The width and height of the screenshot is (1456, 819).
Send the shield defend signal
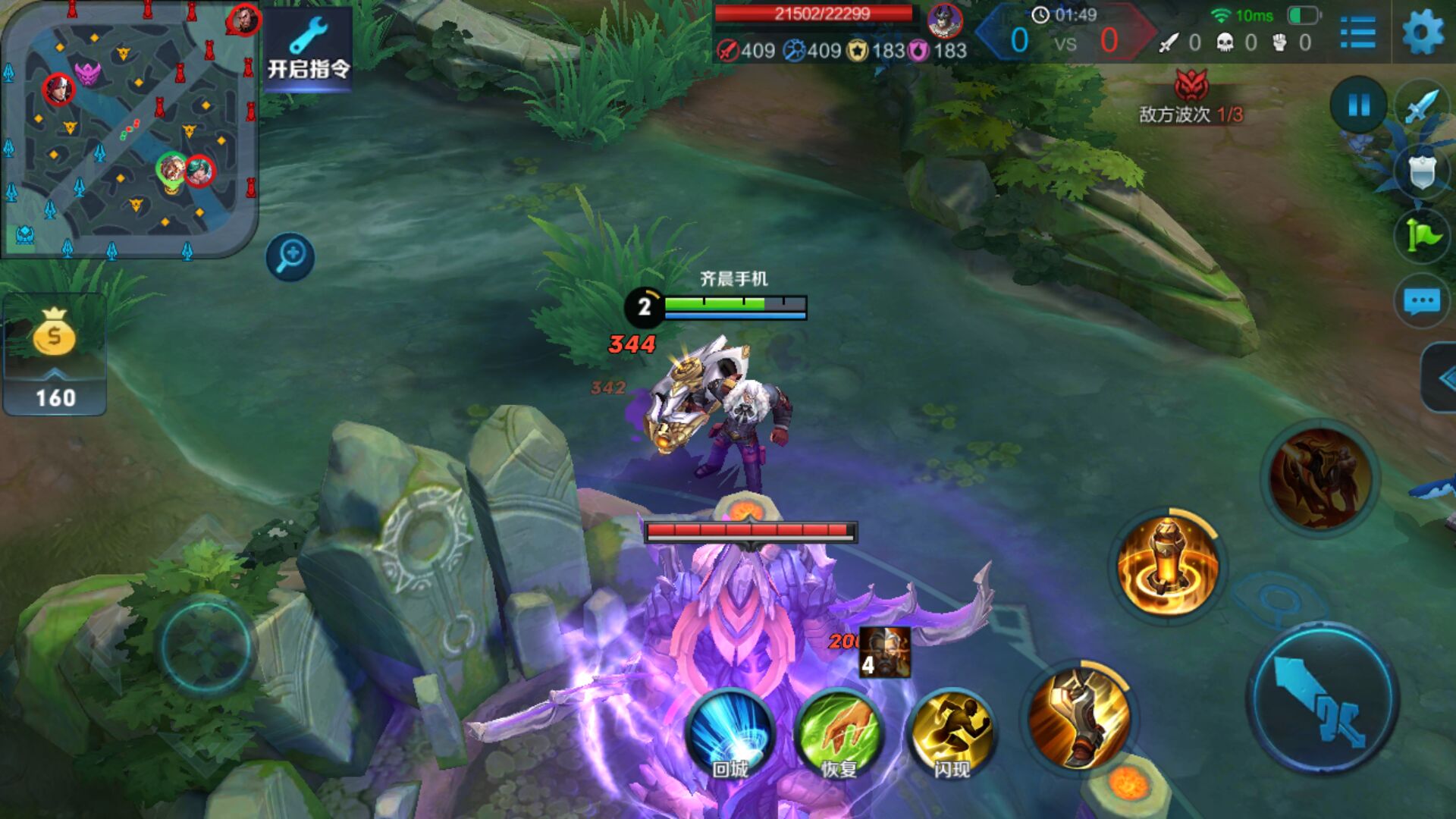(x=1422, y=171)
